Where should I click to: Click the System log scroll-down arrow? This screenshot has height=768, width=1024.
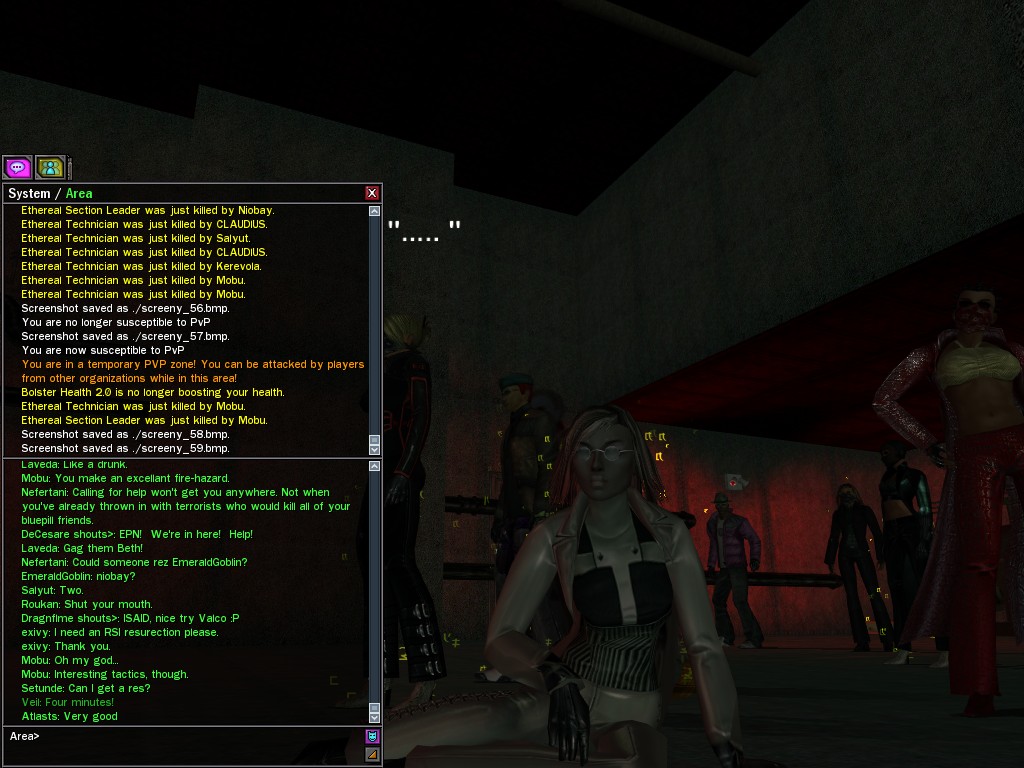[x=374, y=449]
